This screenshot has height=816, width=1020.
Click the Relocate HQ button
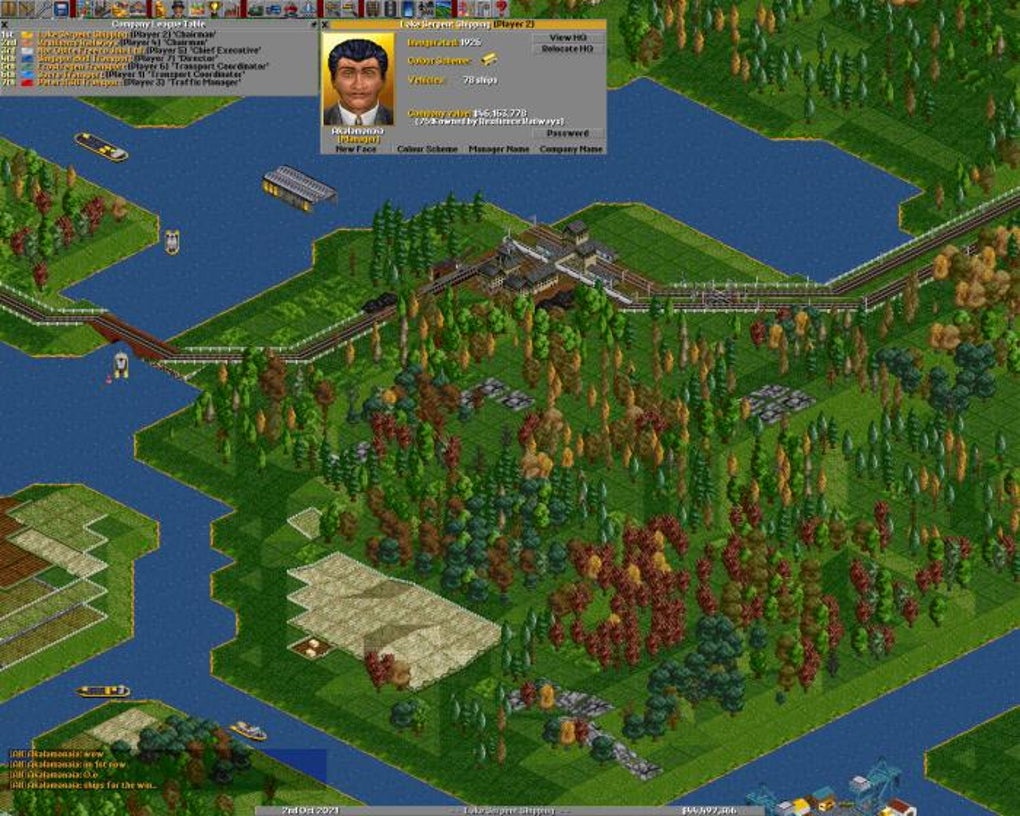[567, 49]
